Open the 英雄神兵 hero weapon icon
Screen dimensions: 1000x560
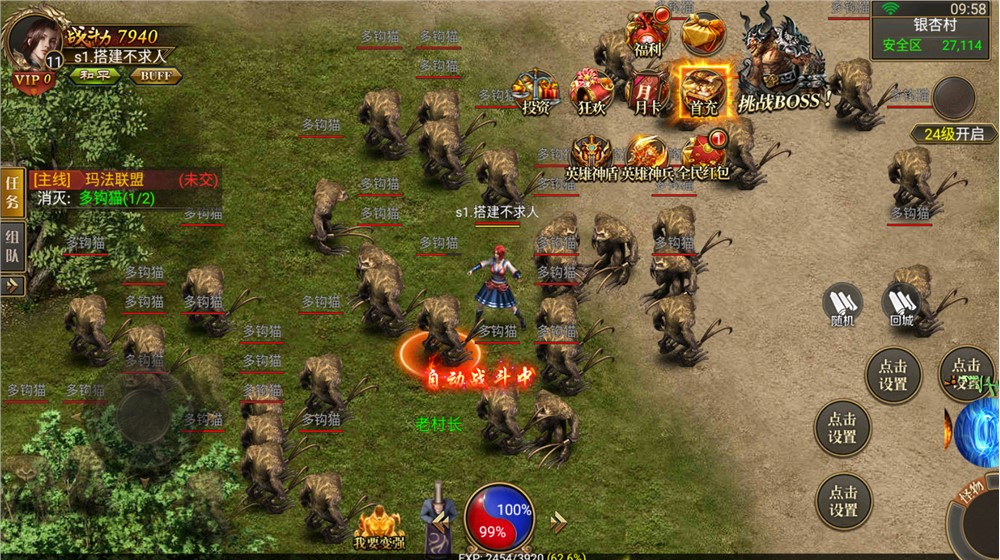pos(647,156)
